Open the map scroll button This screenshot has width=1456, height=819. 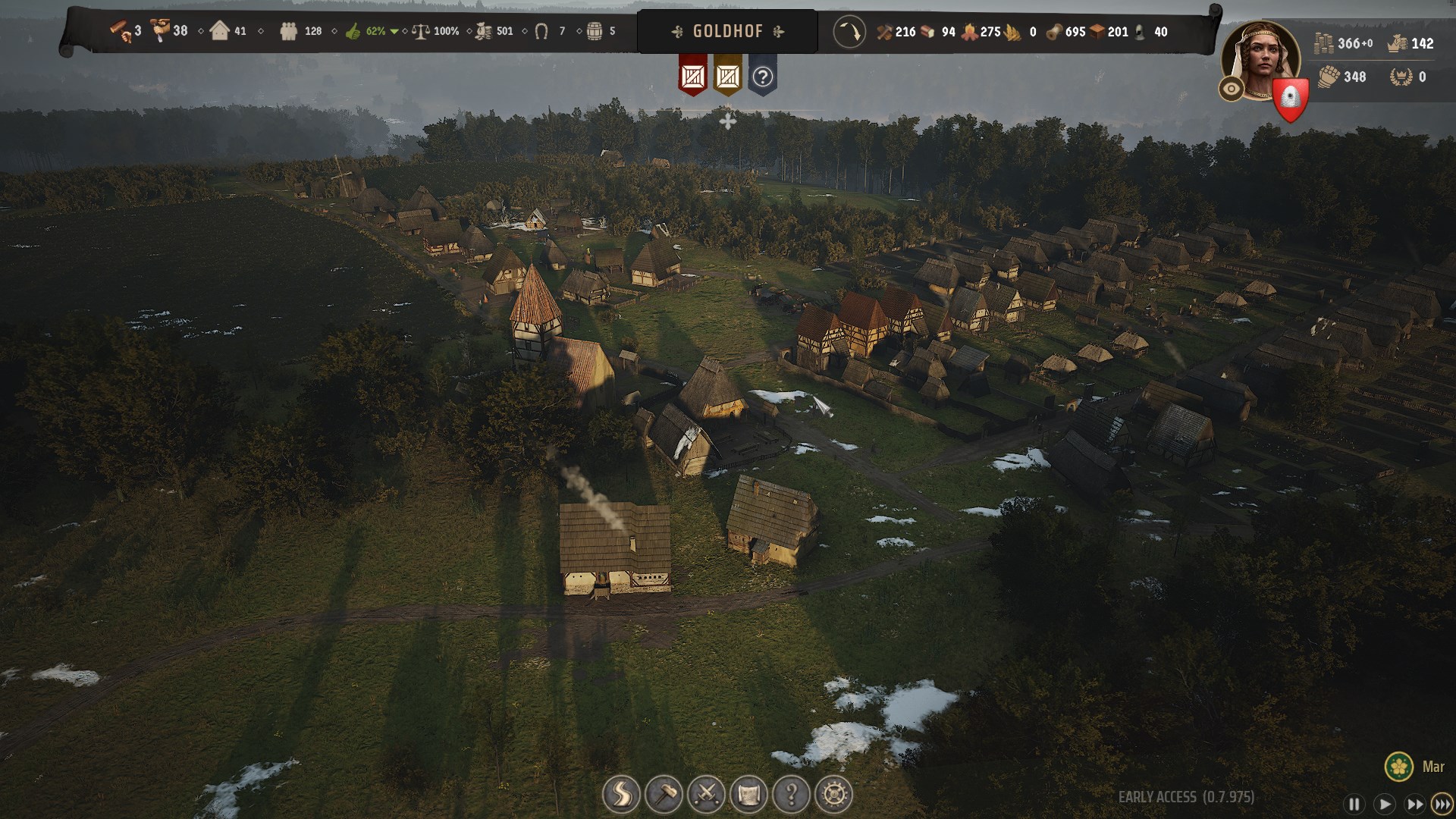pos(748,794)
